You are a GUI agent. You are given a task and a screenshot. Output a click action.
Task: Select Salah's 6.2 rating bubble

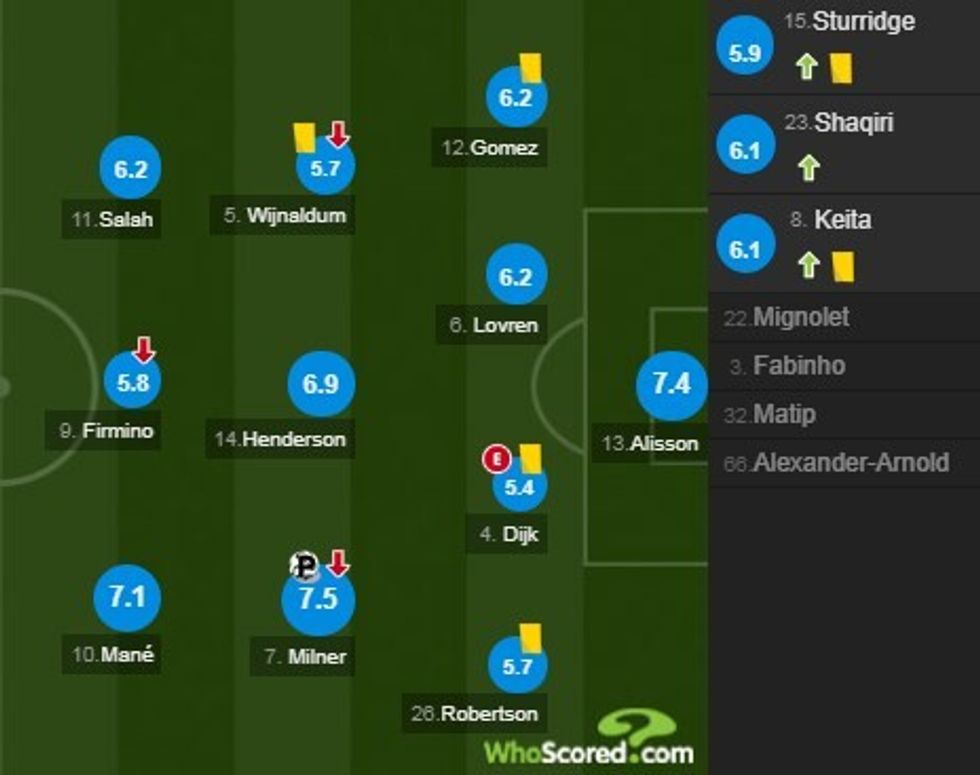coord(130,170)
